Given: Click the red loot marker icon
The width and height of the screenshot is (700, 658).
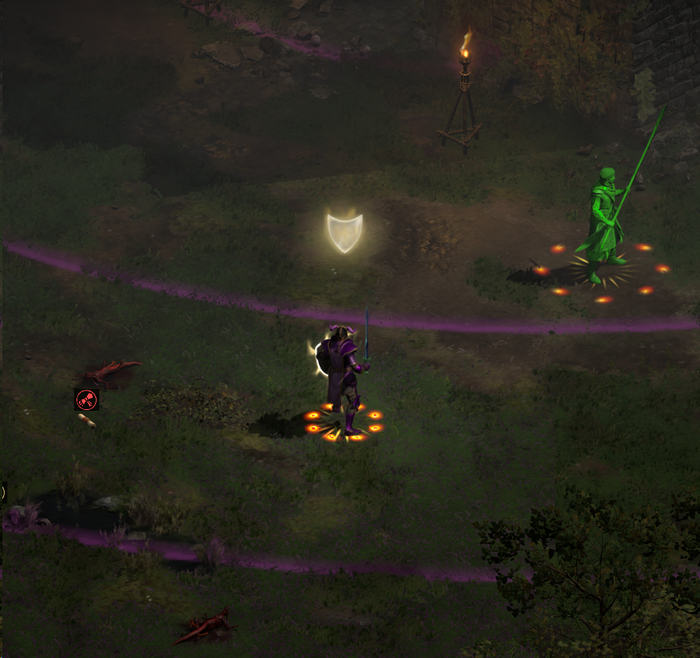Looking at the screenshot, I should click(87, 400).
